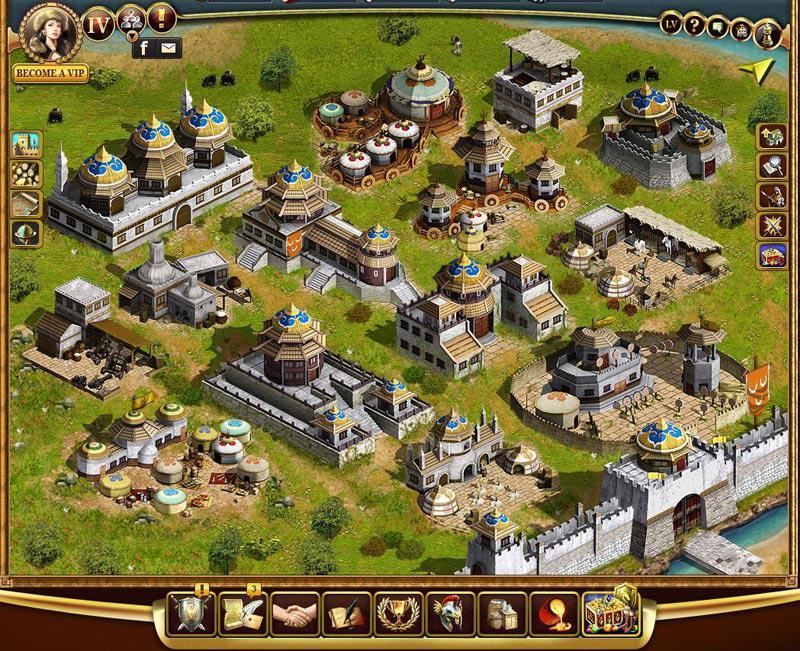The image size is (800, 651).
Task: Open the chat speech bubble icon
Action: point(719,27)
